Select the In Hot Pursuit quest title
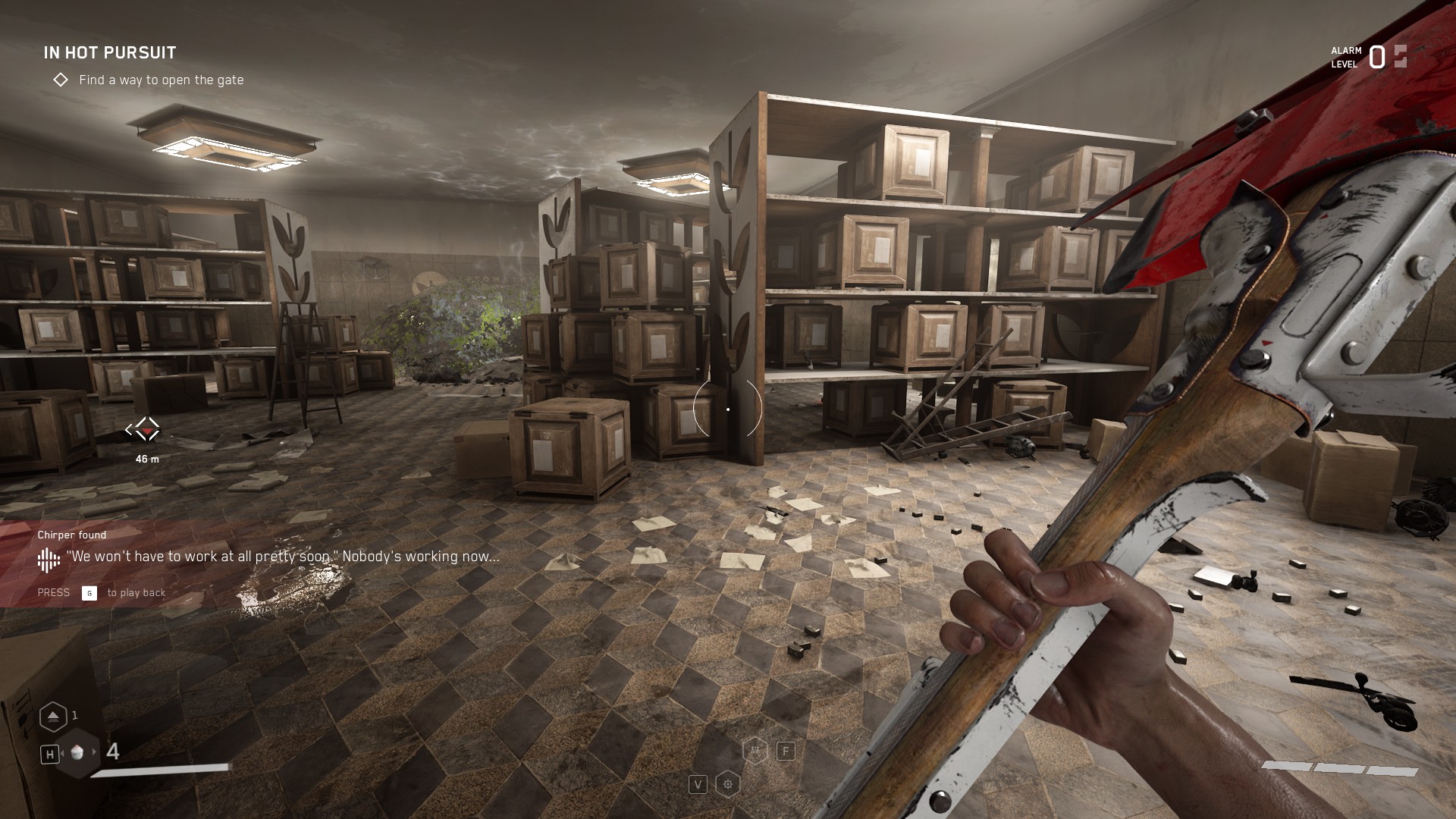This screenshot has height=819, width=1456. point(110,52)
